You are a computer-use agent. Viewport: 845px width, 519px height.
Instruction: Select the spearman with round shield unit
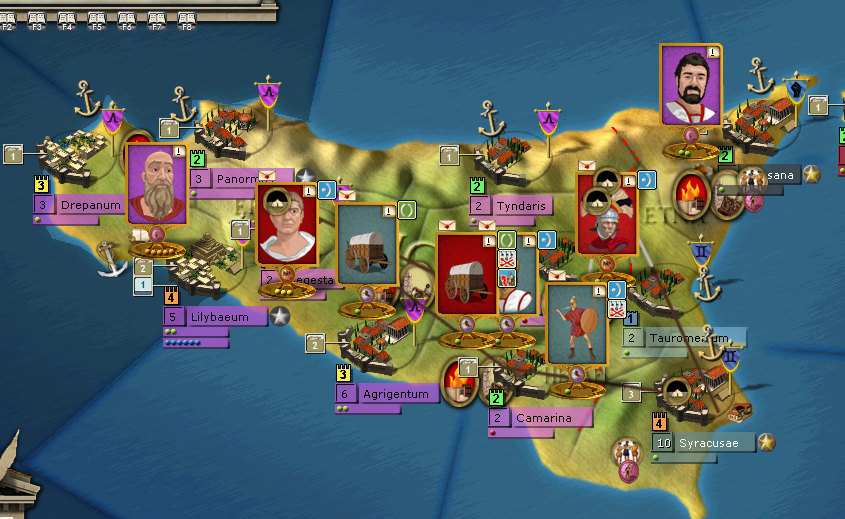coord(577,323)
